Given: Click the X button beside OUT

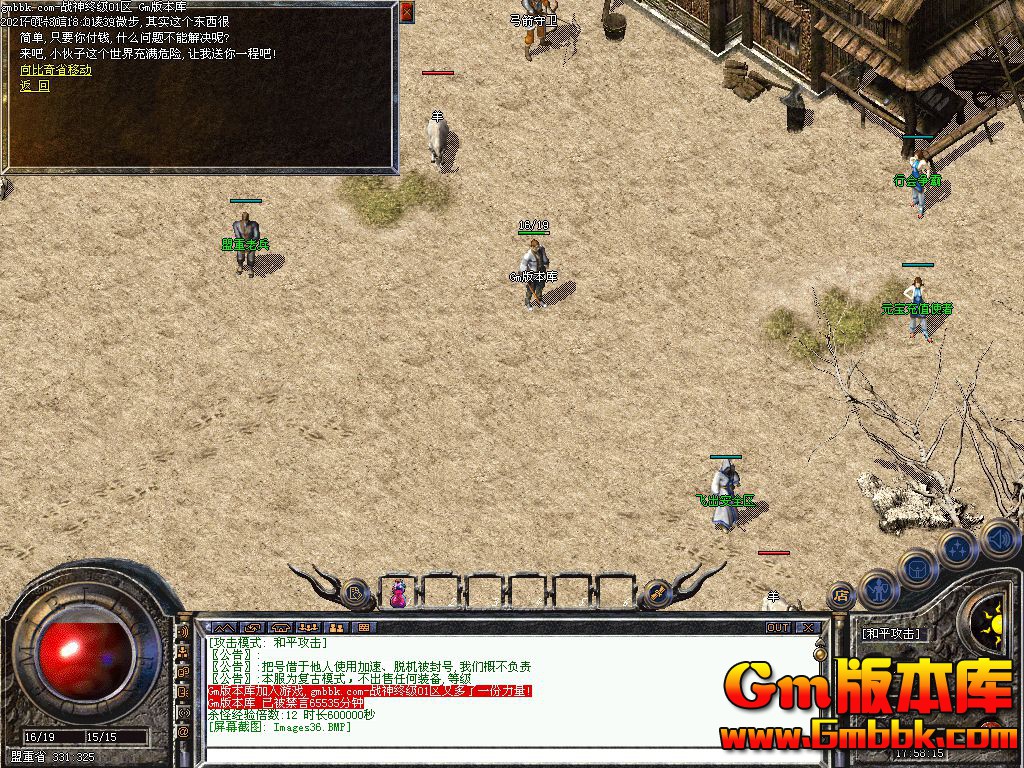Looking at the screenshot, I should coord(808,627).
